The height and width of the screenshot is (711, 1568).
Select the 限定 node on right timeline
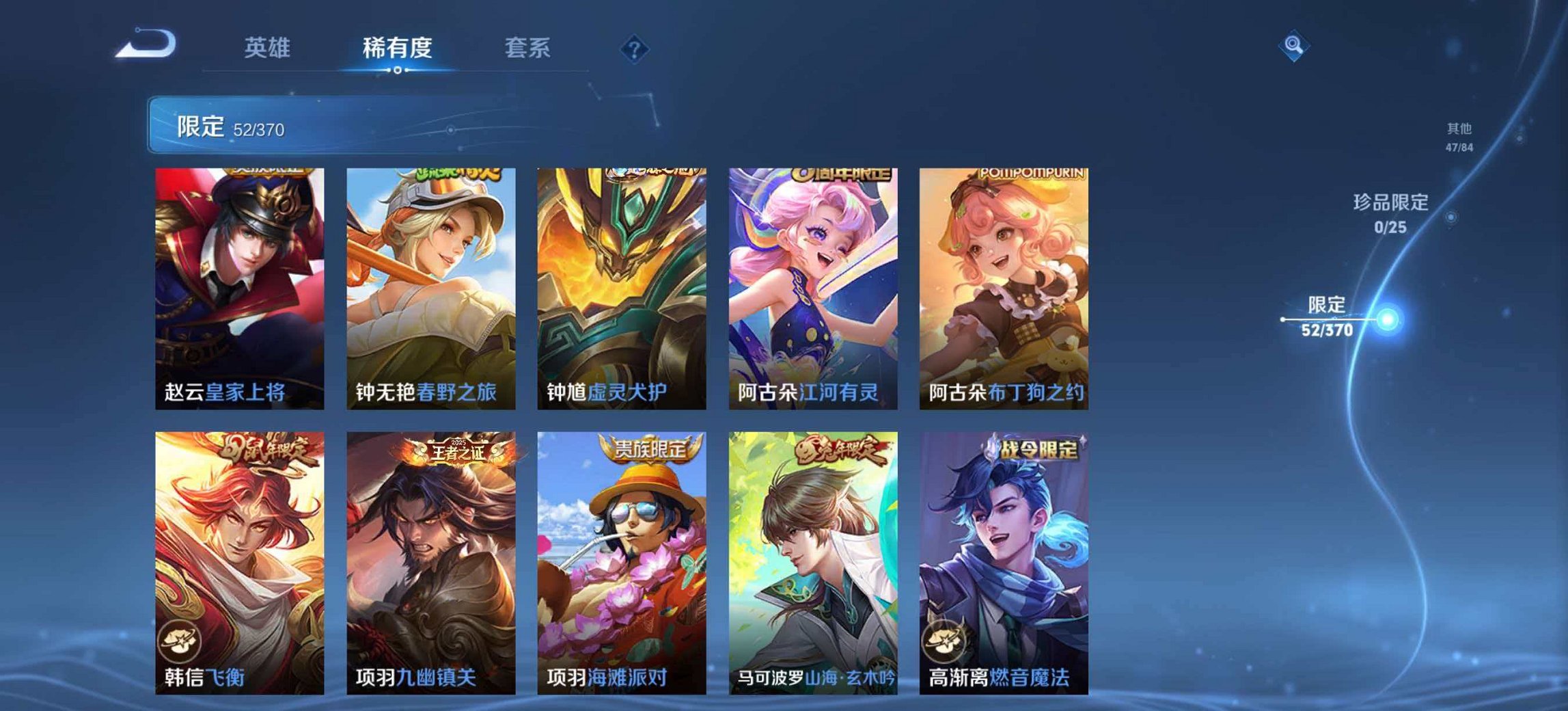tap(1387, 319)
